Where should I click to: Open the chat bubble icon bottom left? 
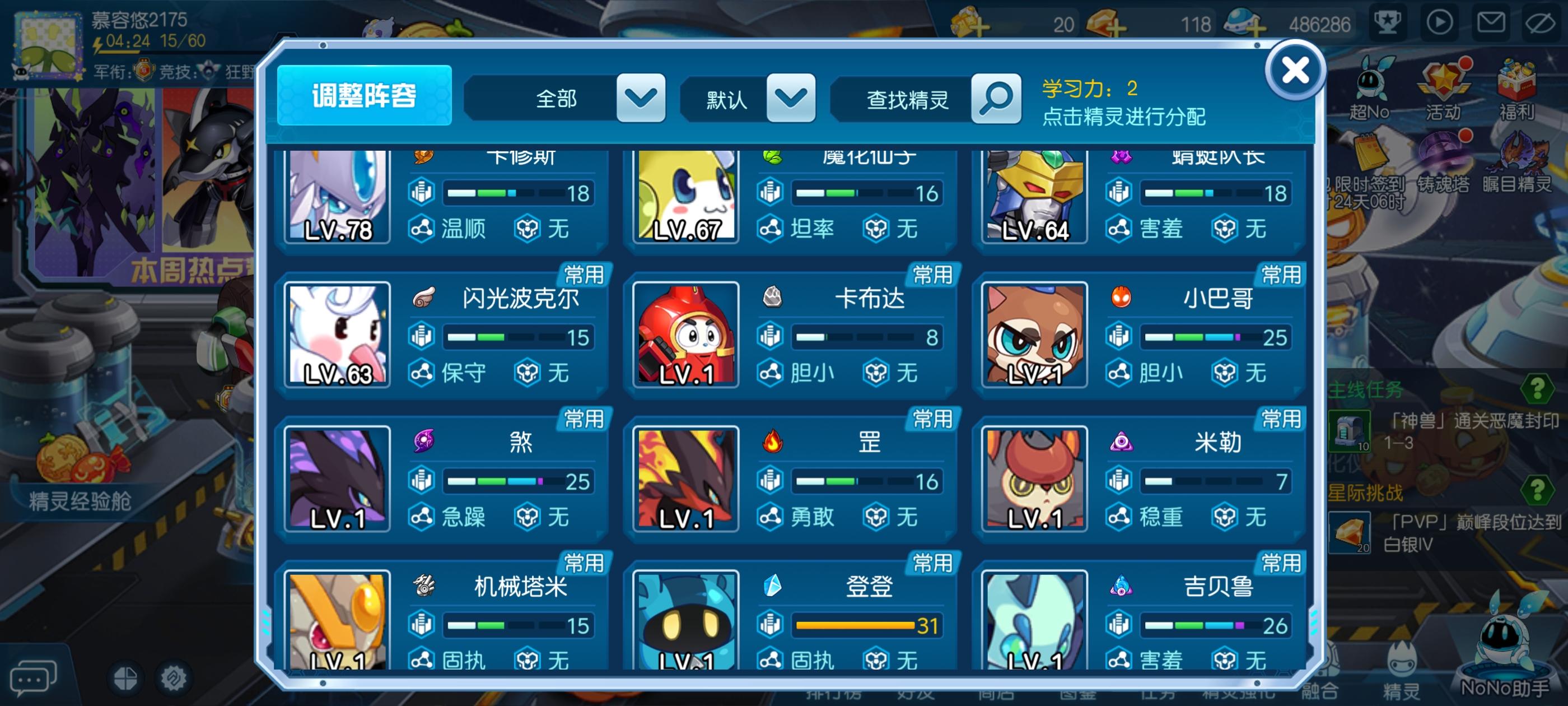(32, 678)
